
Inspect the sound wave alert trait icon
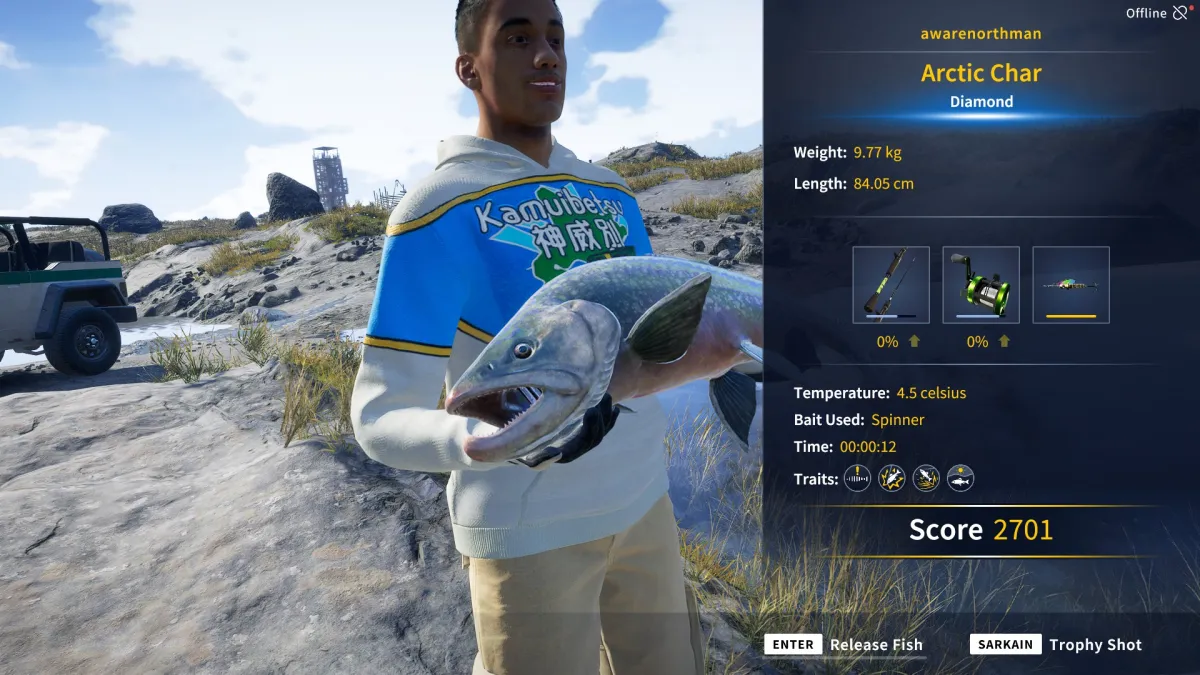(x=857, y=478)
